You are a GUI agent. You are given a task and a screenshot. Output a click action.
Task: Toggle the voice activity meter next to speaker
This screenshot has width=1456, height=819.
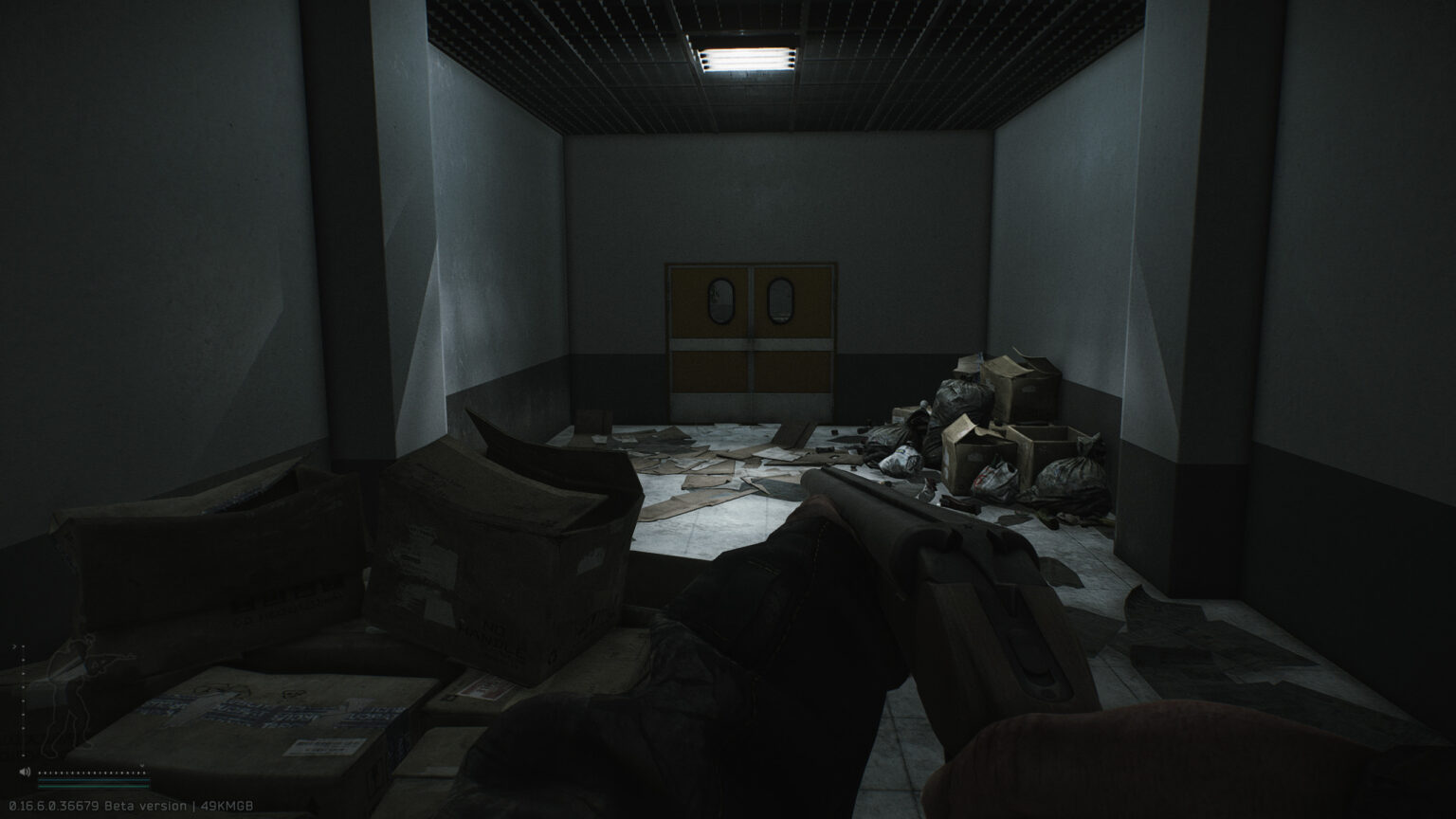tap(90, 773)
